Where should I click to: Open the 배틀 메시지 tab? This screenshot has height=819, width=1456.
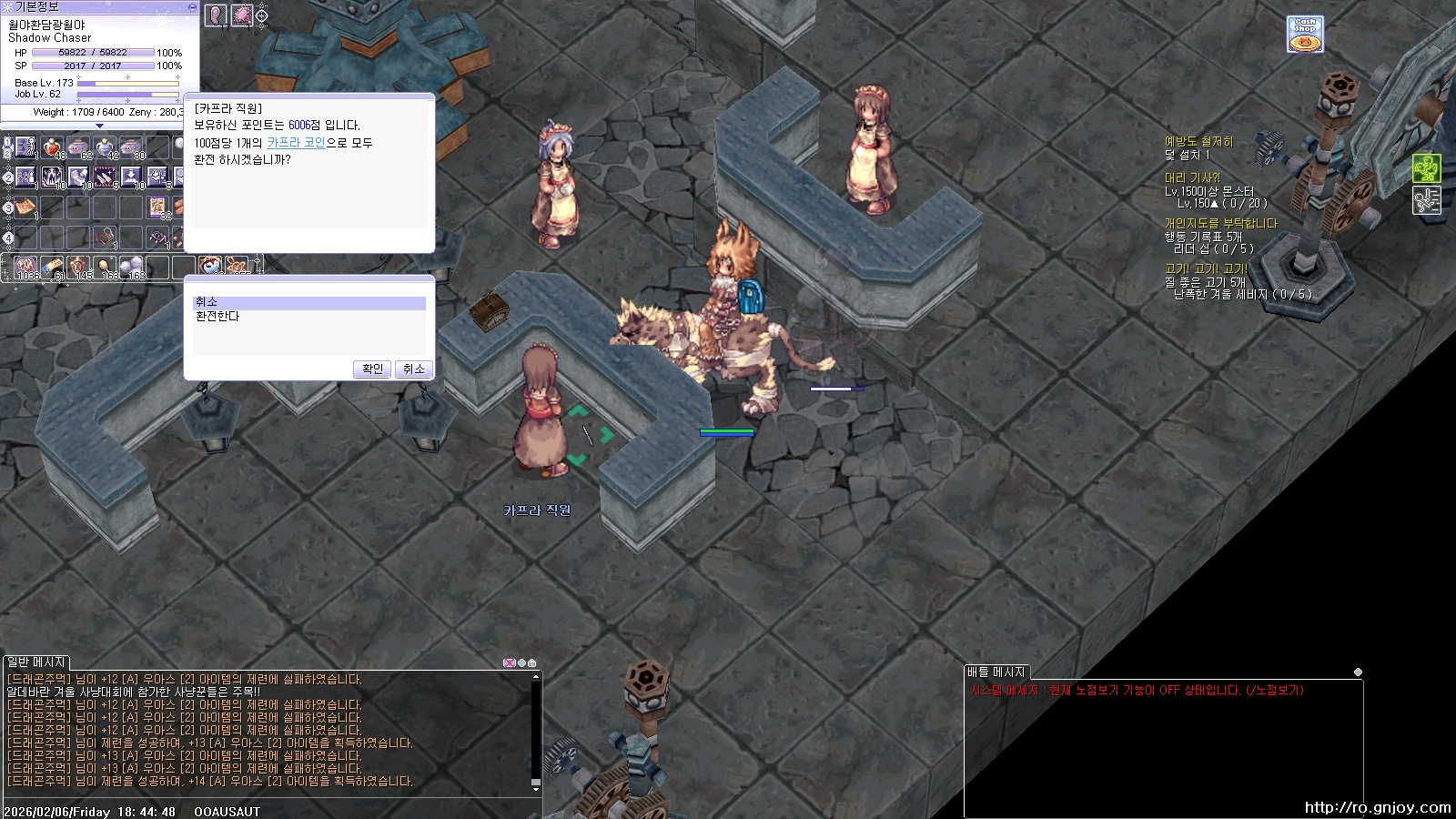pos(996,672)
